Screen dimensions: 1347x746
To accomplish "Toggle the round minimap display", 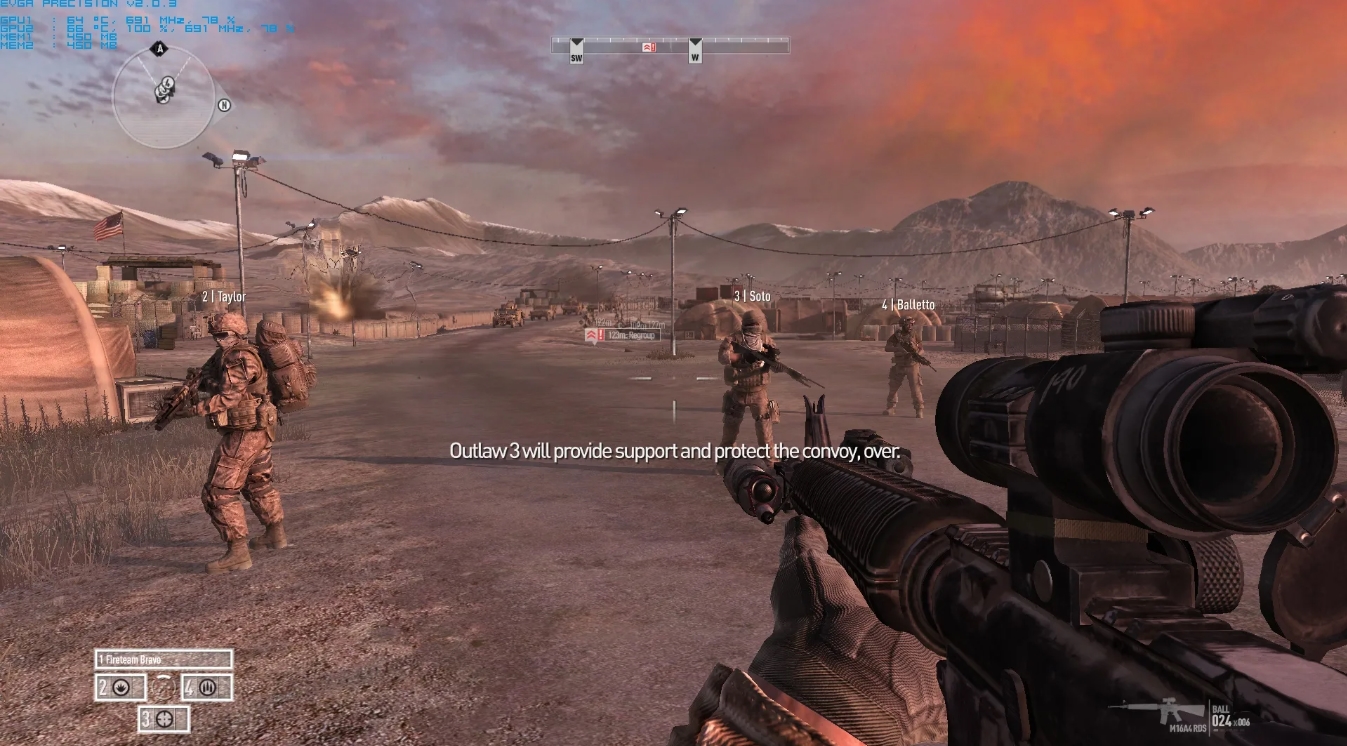I will point(162,95).
